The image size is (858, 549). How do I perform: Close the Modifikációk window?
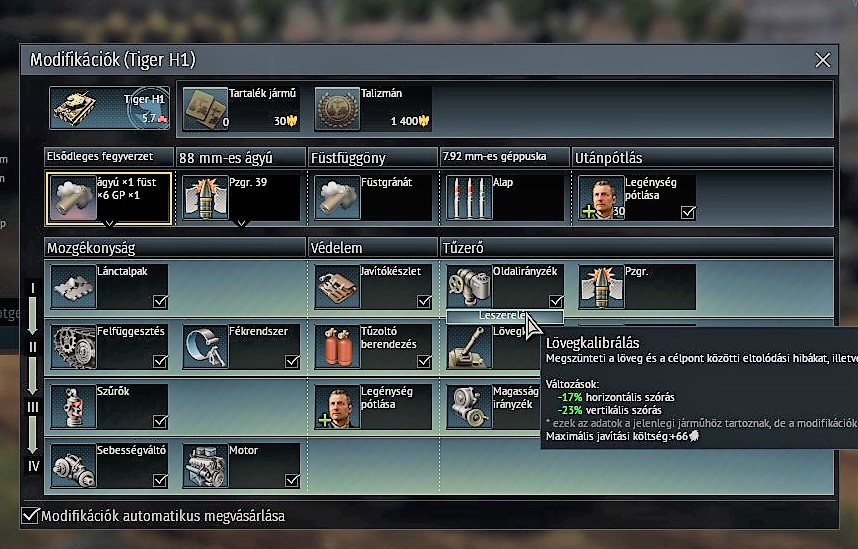[823, 60]
